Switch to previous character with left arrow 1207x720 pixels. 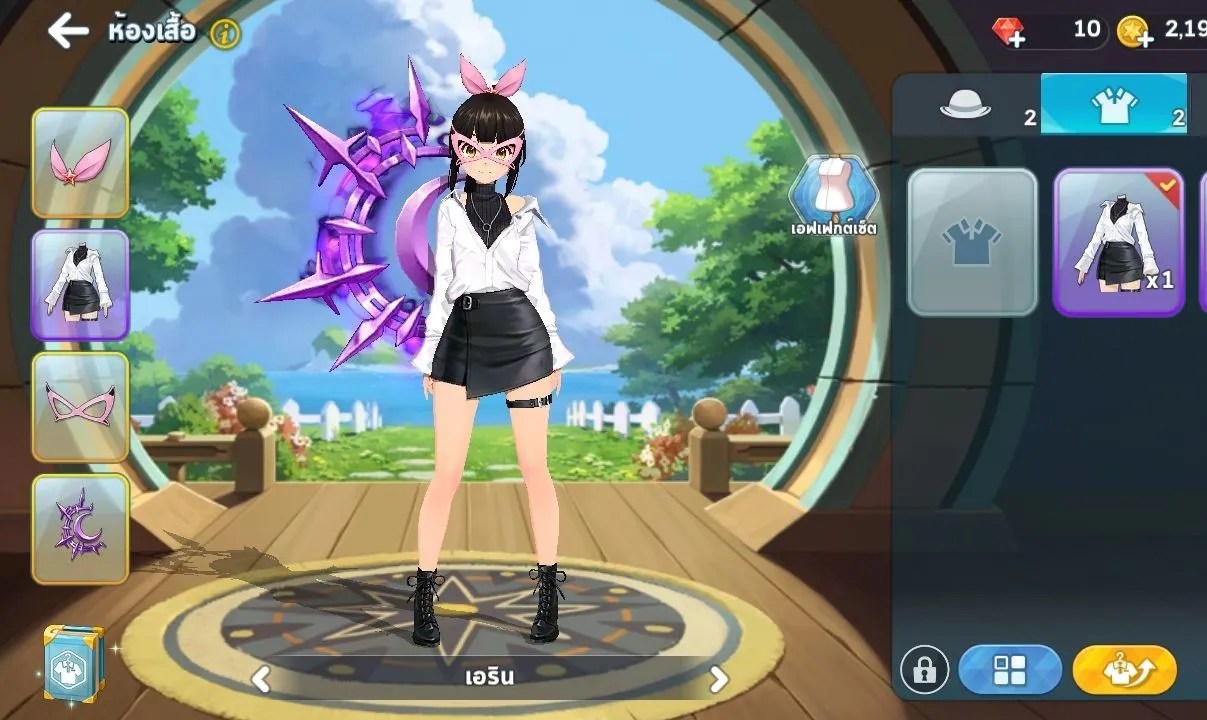point(261,679)
